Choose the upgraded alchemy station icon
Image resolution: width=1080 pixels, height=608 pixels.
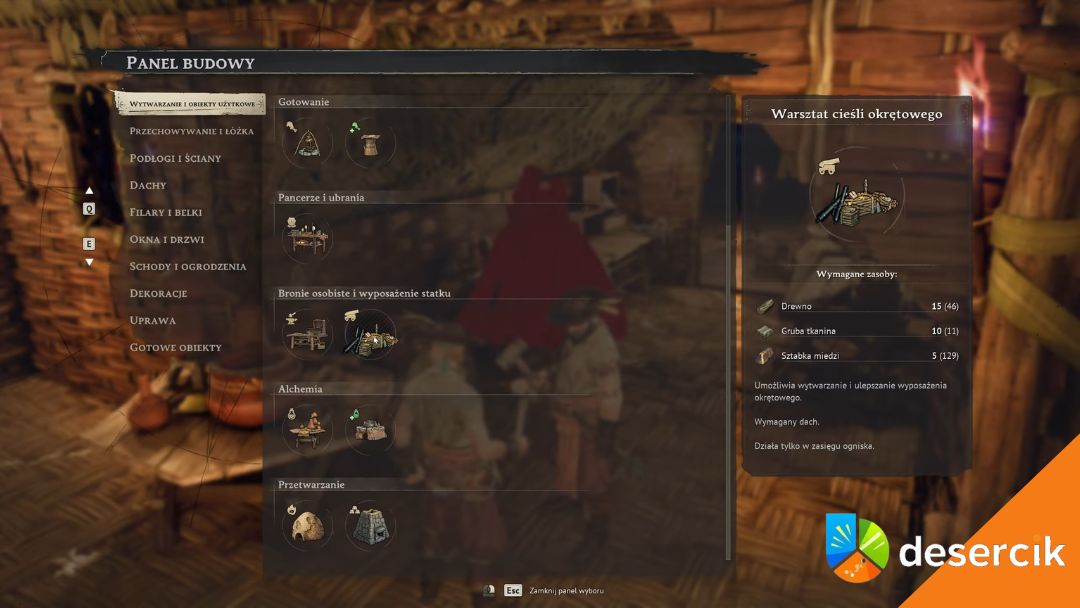(x=370, y=430)
